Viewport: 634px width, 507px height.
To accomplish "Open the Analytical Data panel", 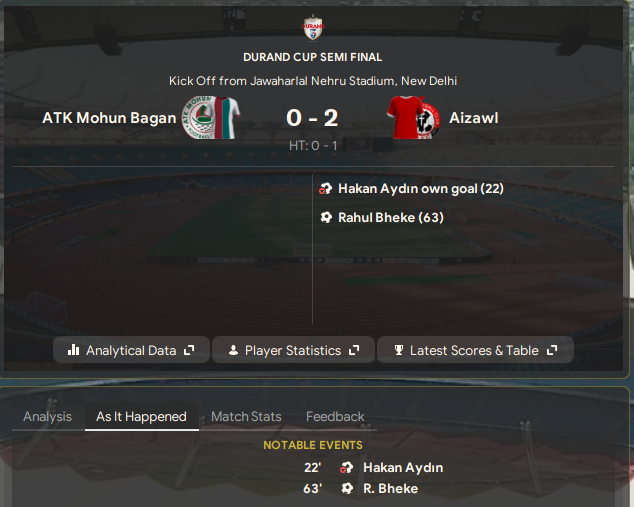I will [131, 350].
